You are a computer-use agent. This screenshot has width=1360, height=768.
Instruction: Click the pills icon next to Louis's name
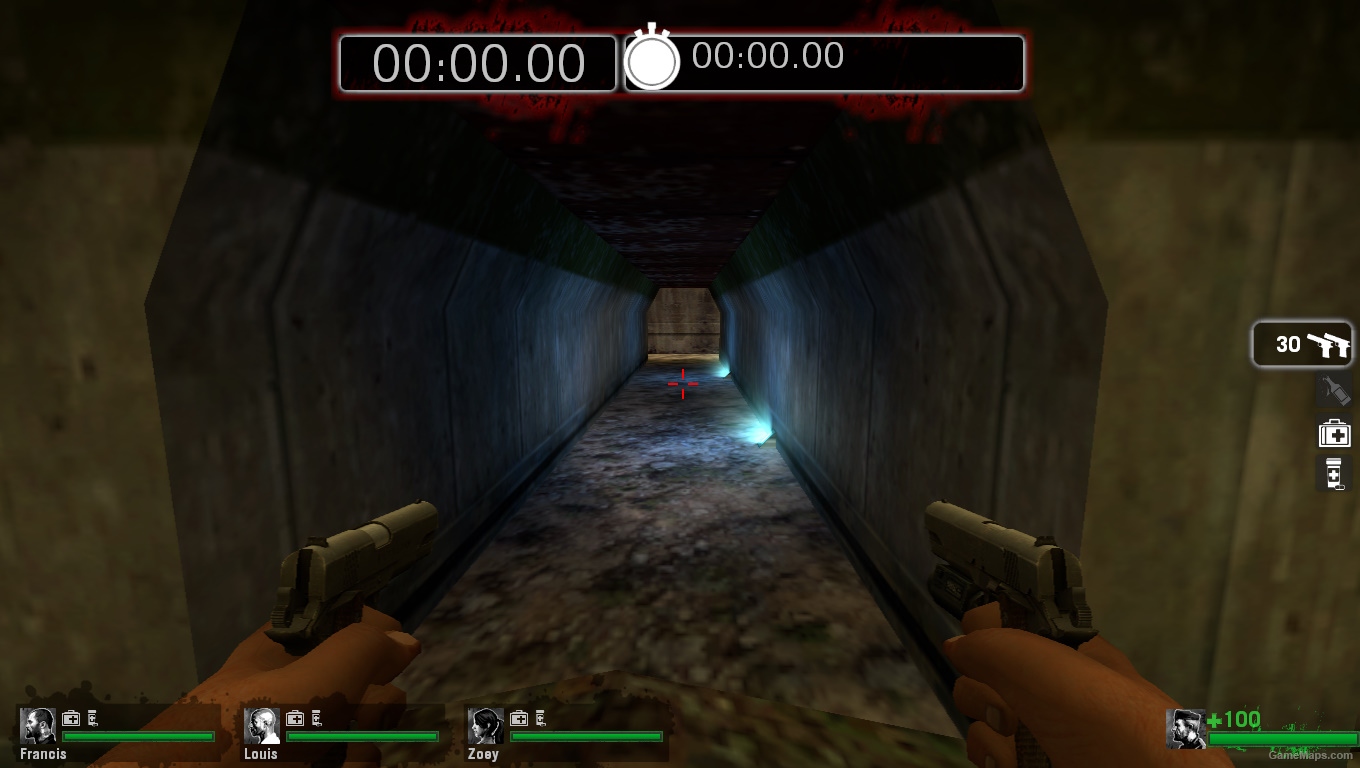[314, 718]
